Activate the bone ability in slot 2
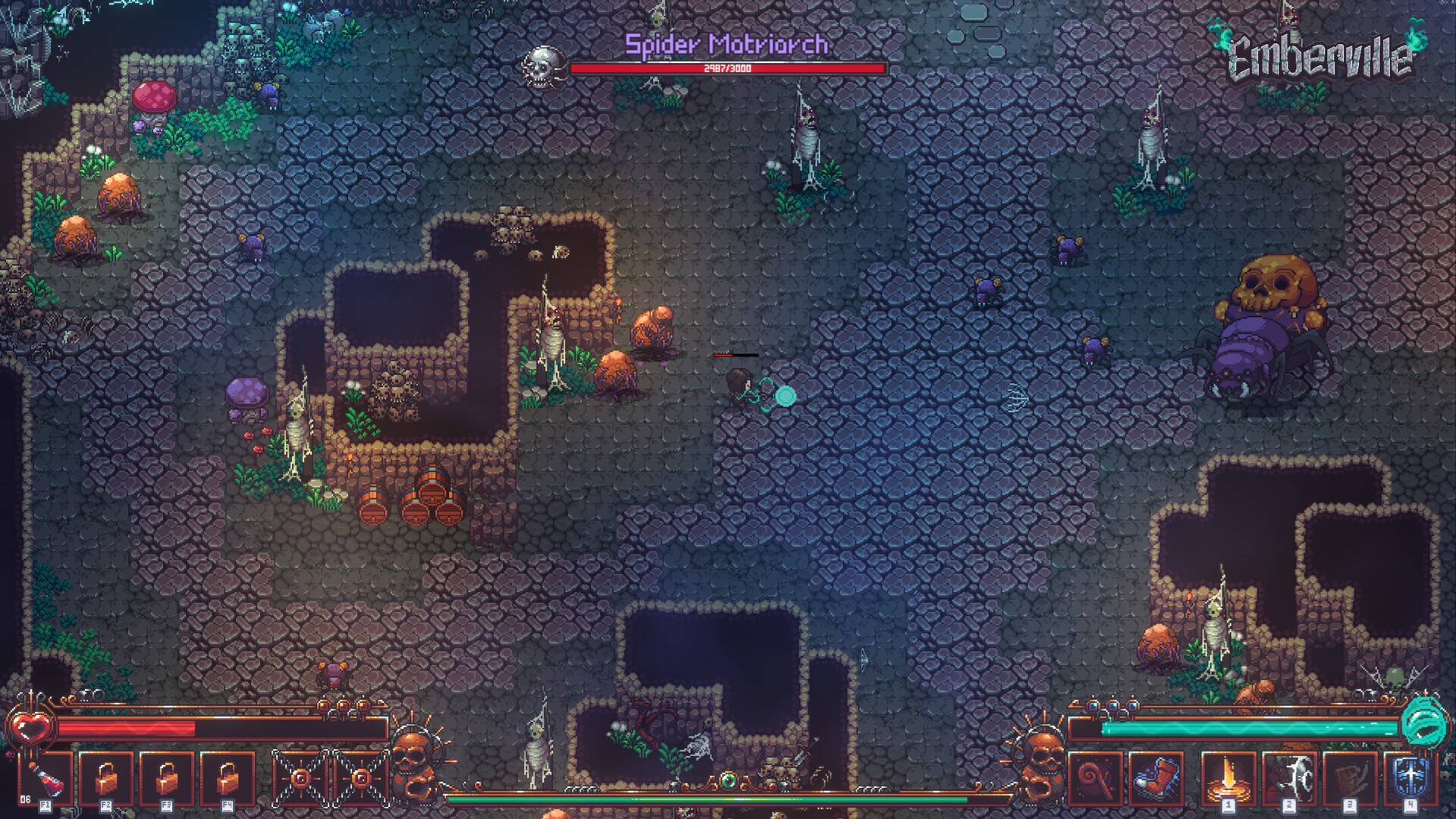1456x819 pixels. [x=1289, y=777]
